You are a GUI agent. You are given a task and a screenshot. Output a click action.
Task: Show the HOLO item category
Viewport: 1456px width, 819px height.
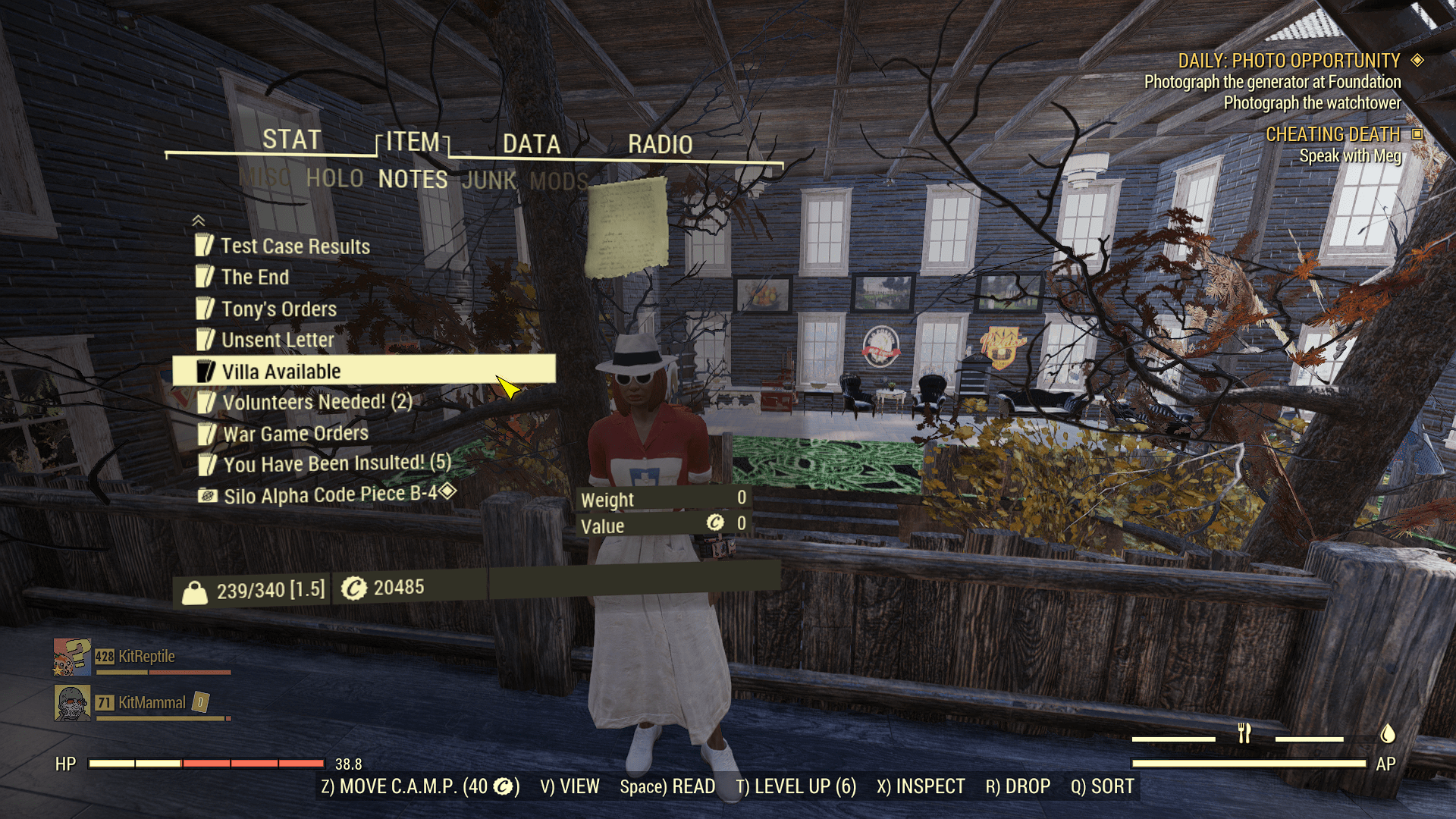(334, 179)
